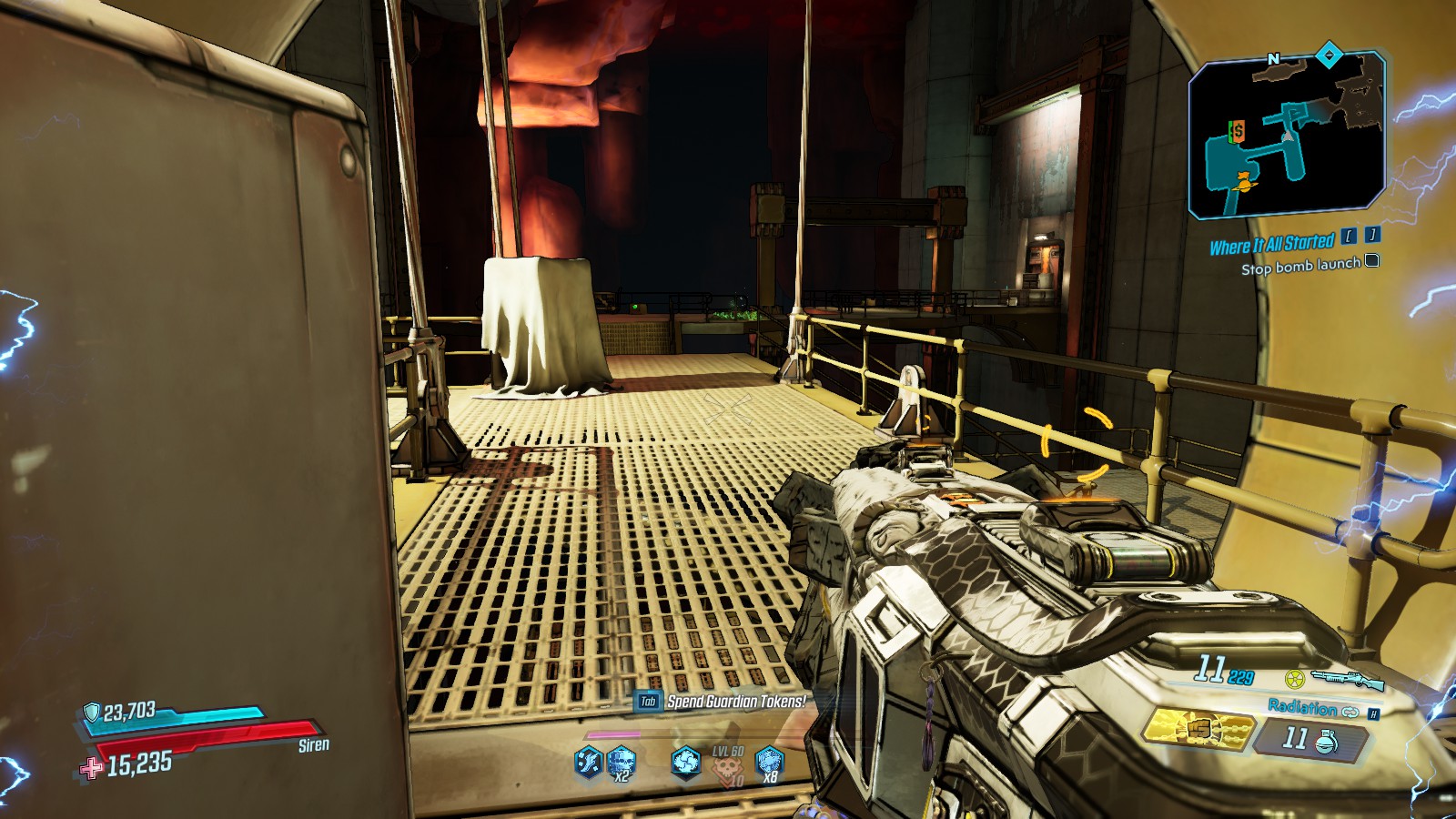Click the leftmost boot-shaped buff icon
This screenshot has width=1456, height=819.
click(588, 762)
